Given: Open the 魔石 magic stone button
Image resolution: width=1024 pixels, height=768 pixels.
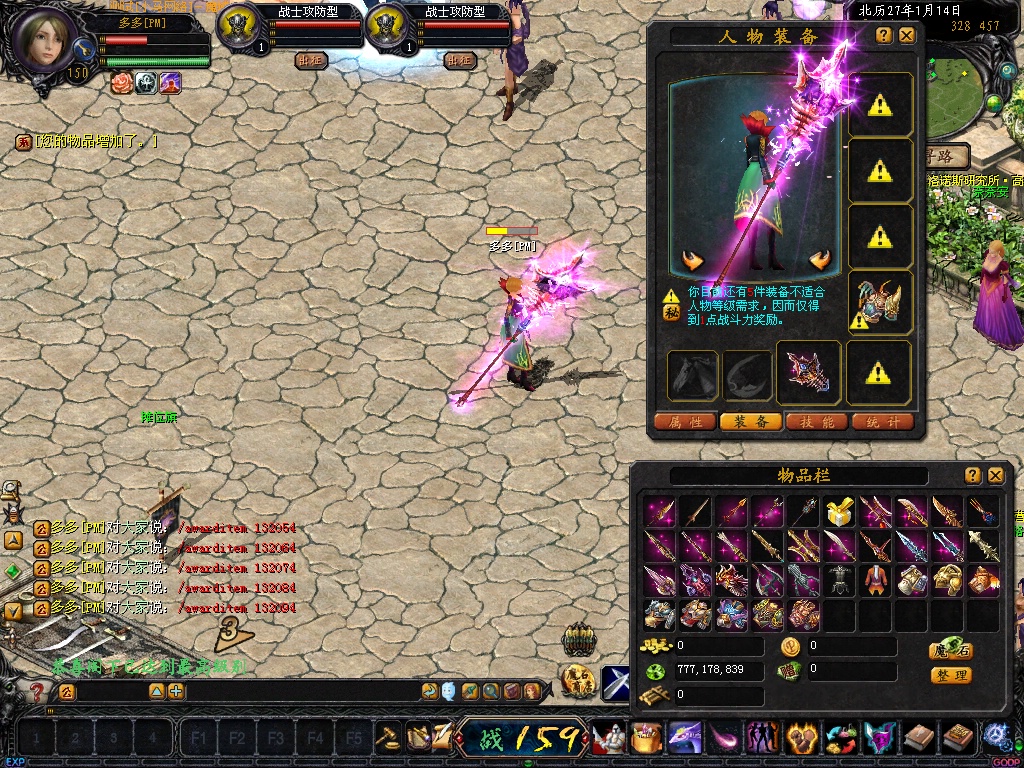Looking at the screenshot, I should click(x=951, y=649).
